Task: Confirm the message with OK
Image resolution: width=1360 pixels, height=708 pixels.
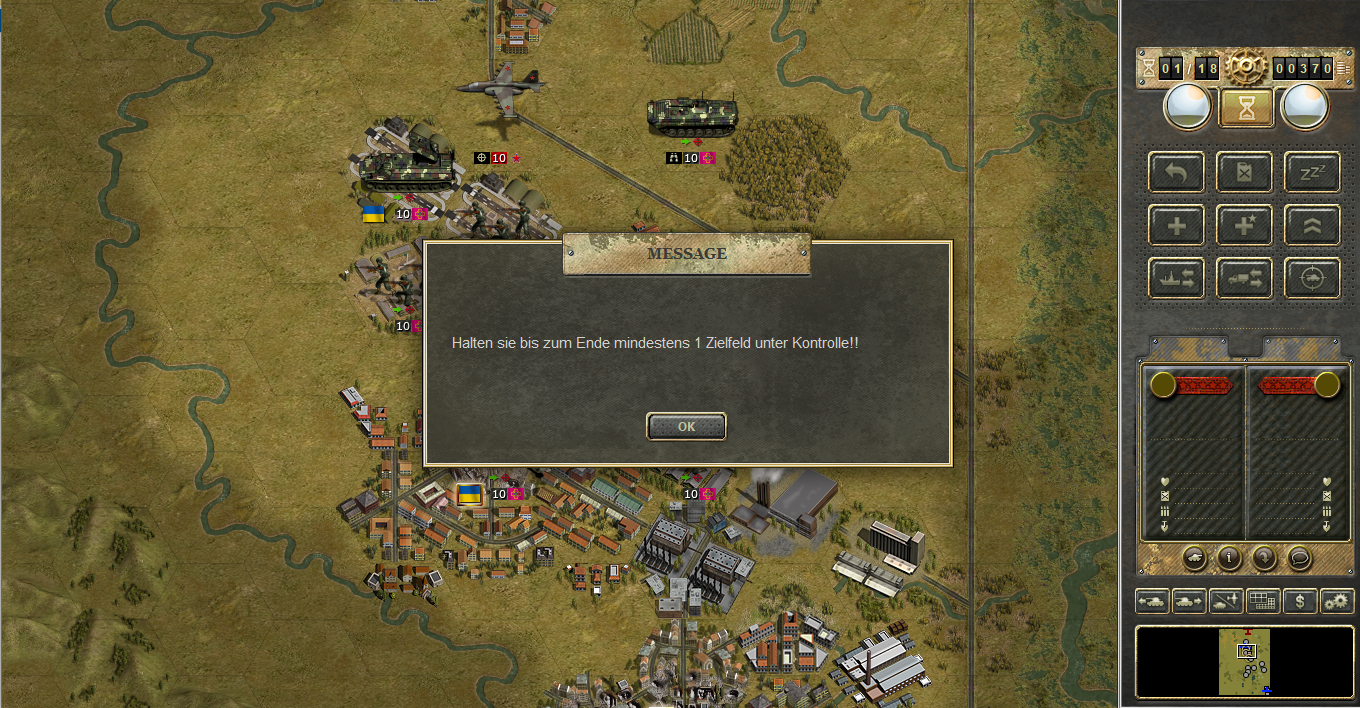Action: tap(686, 426)
